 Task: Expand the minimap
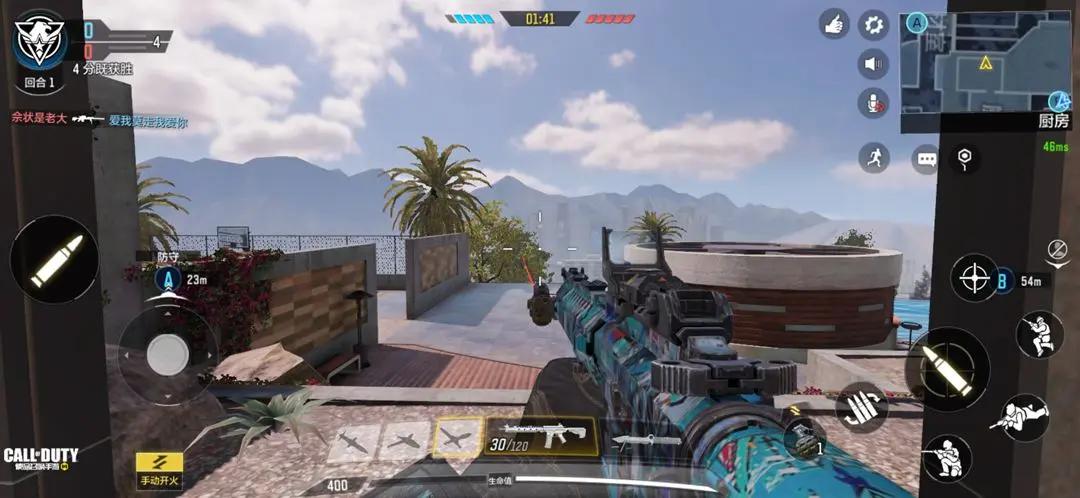tap(985, 68)
